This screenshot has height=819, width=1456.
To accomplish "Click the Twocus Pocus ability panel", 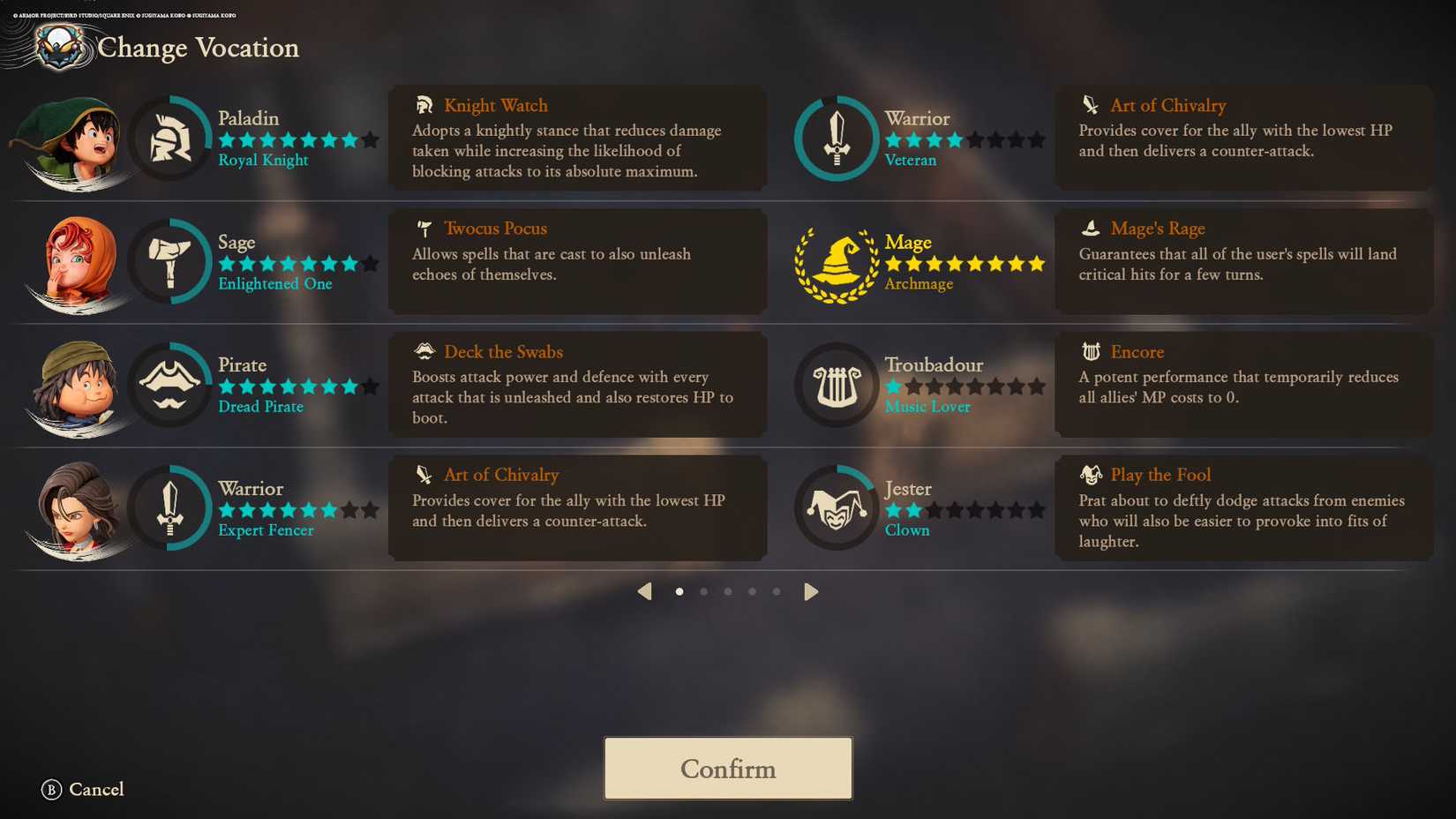I will click(577, 262).
